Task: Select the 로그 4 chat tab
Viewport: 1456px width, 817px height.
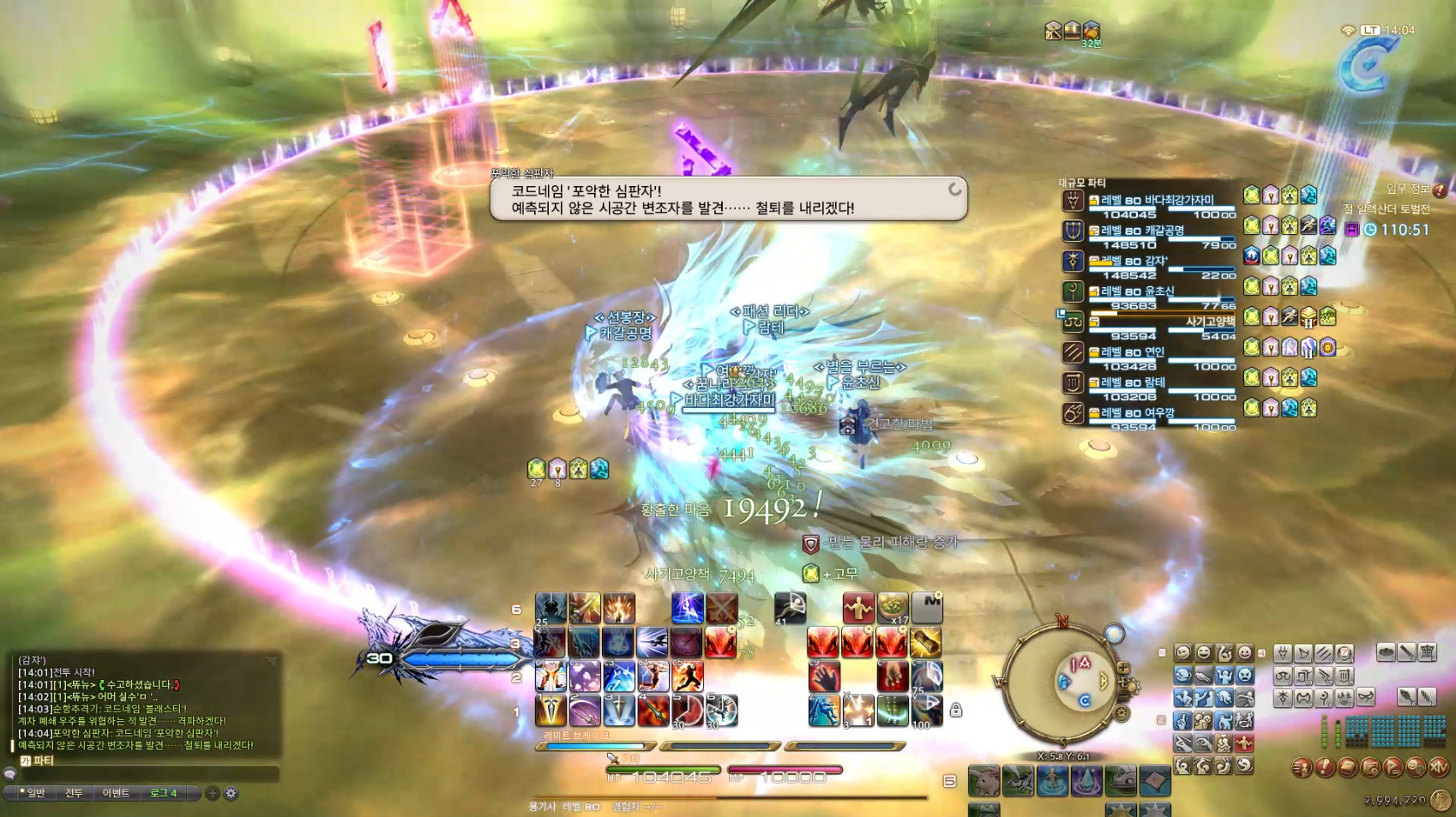Action: click(164, 793)
